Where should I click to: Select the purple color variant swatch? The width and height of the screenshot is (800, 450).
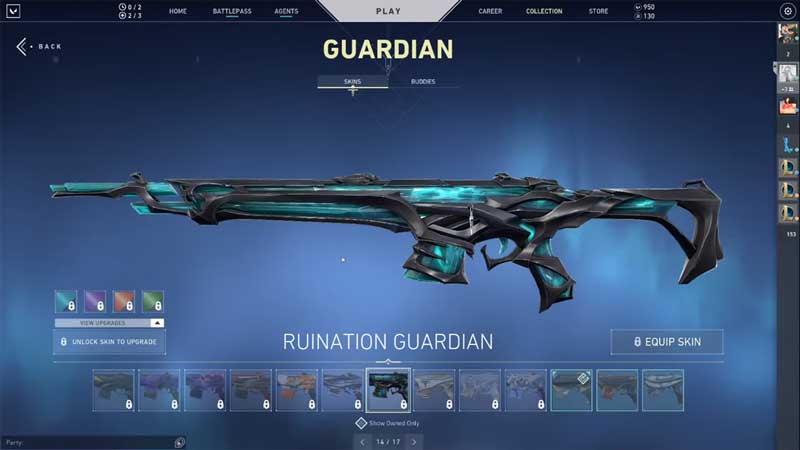click(x=95, y=301)
